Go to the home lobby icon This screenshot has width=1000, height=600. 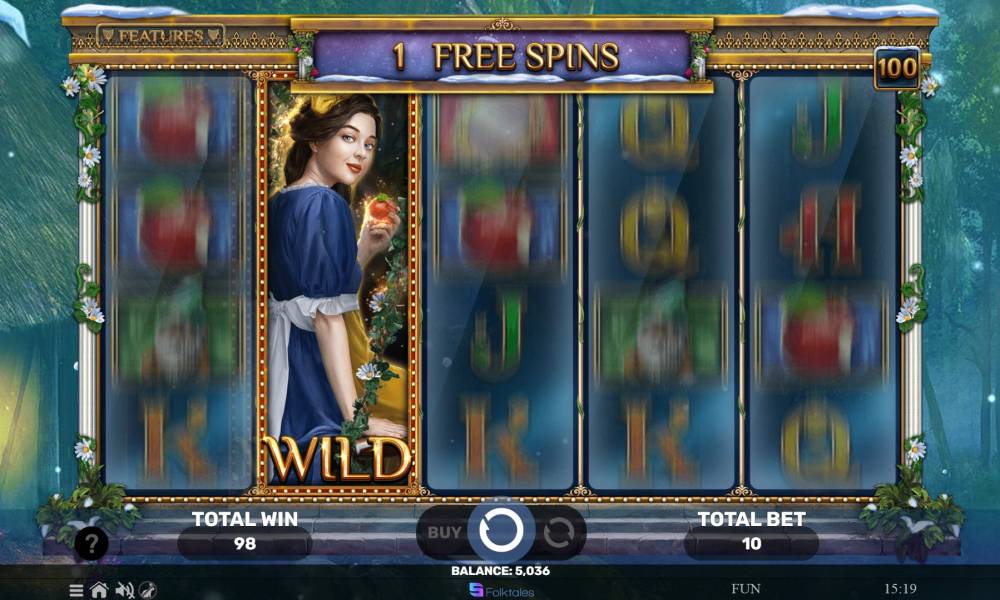99,590
